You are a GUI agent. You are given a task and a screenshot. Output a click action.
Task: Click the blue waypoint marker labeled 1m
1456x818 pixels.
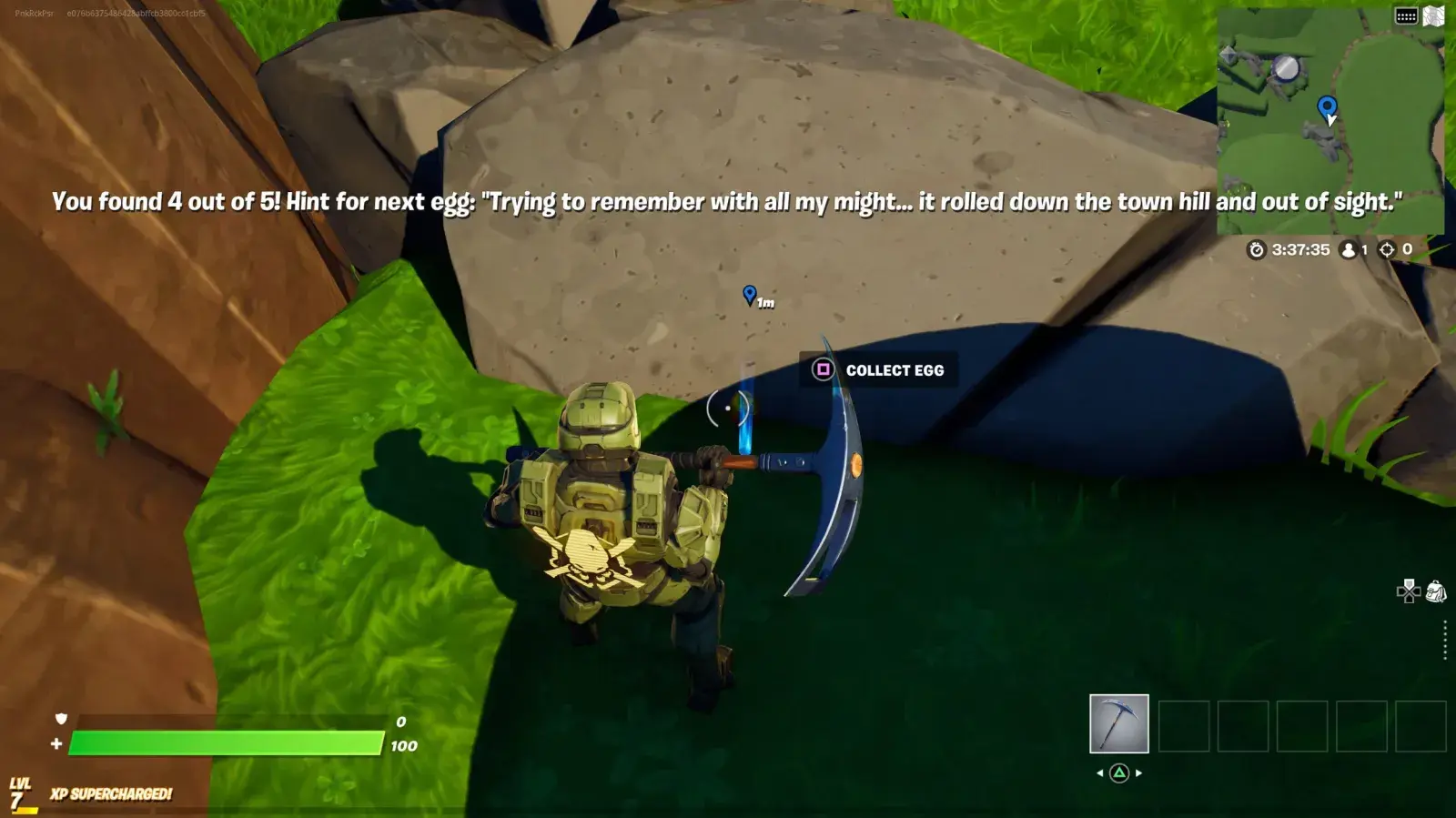click(749, 295)
